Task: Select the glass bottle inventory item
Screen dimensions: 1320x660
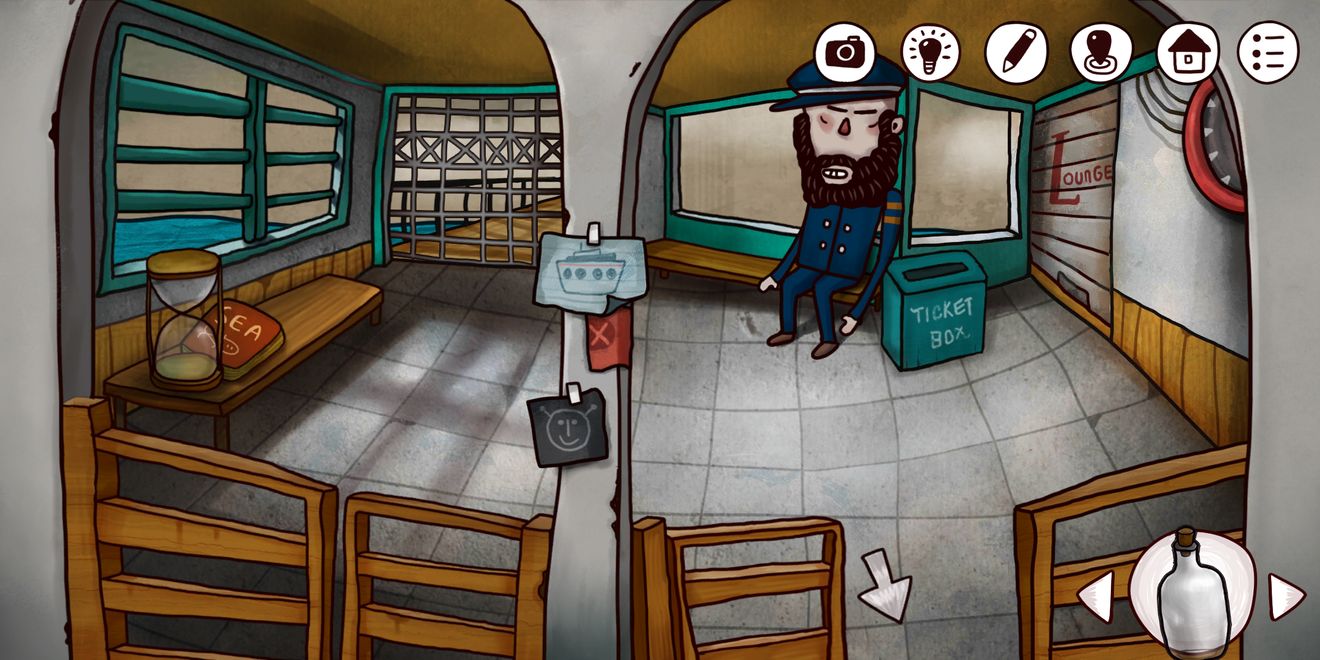Action: point(1192,596)
